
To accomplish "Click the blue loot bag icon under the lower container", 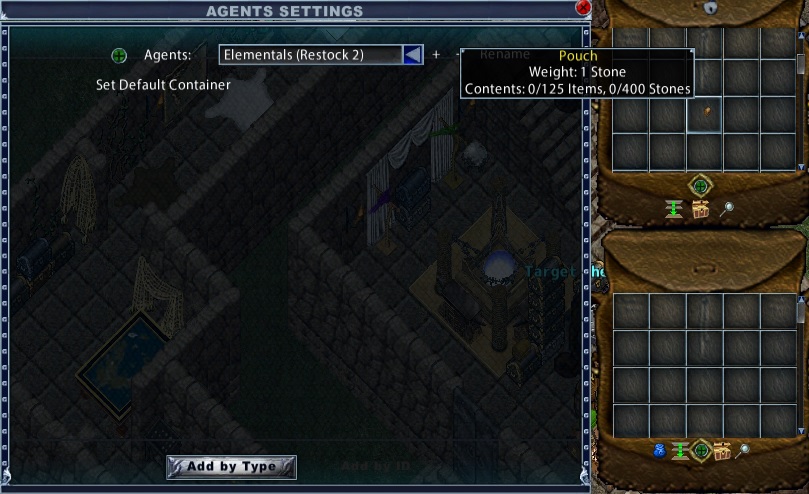I will tap(661, 450).
